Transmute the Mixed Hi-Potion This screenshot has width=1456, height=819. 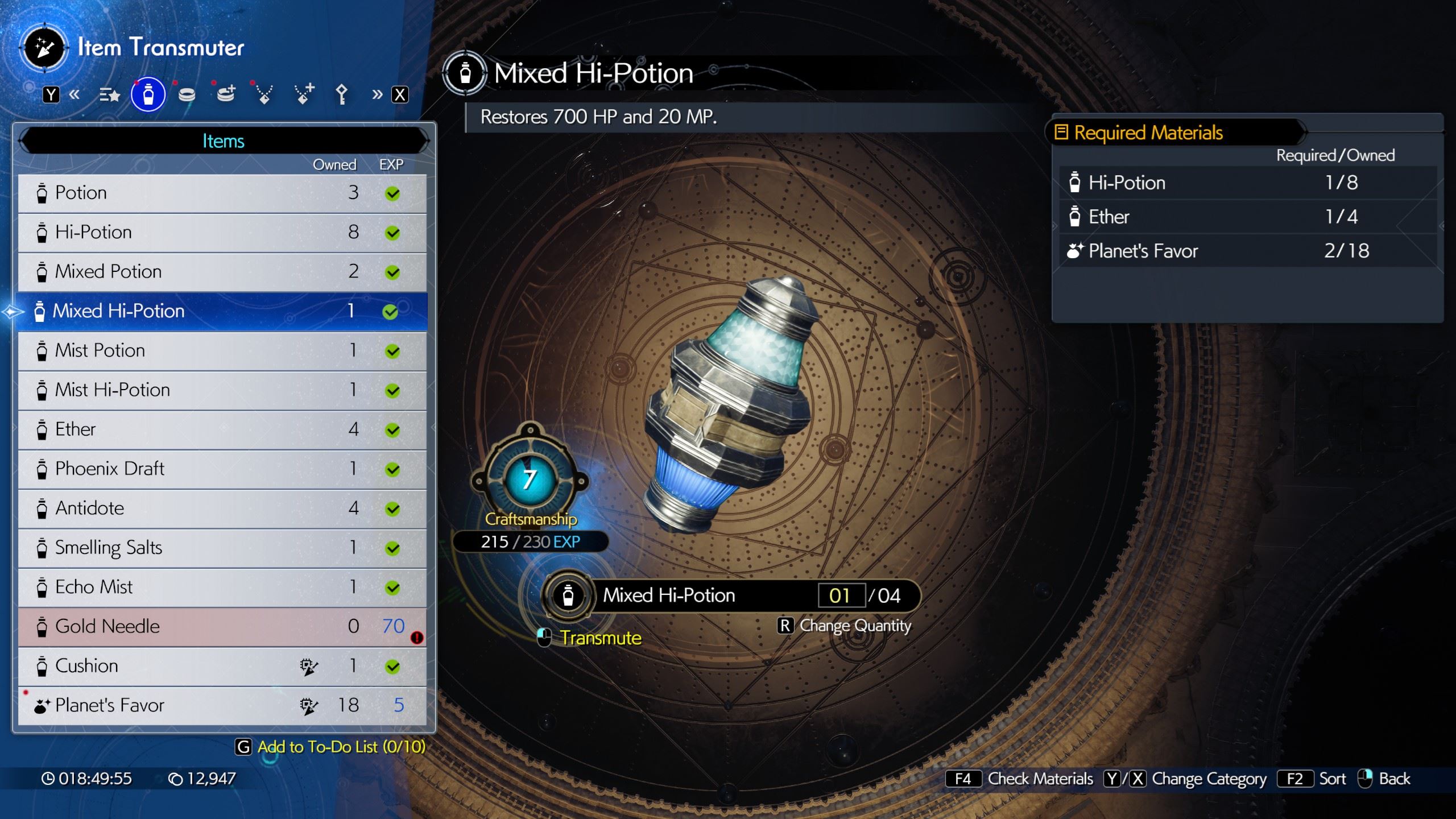coord(600,638)
